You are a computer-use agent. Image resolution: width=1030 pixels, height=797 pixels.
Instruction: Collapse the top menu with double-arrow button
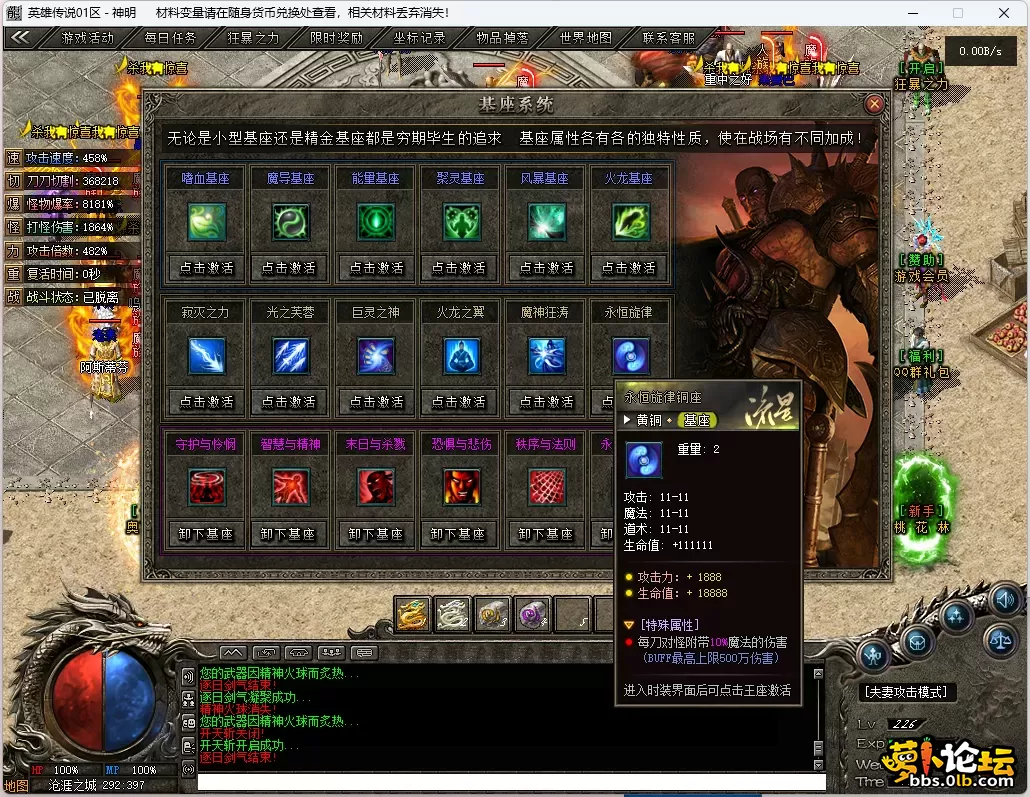[x=20, y=38]
